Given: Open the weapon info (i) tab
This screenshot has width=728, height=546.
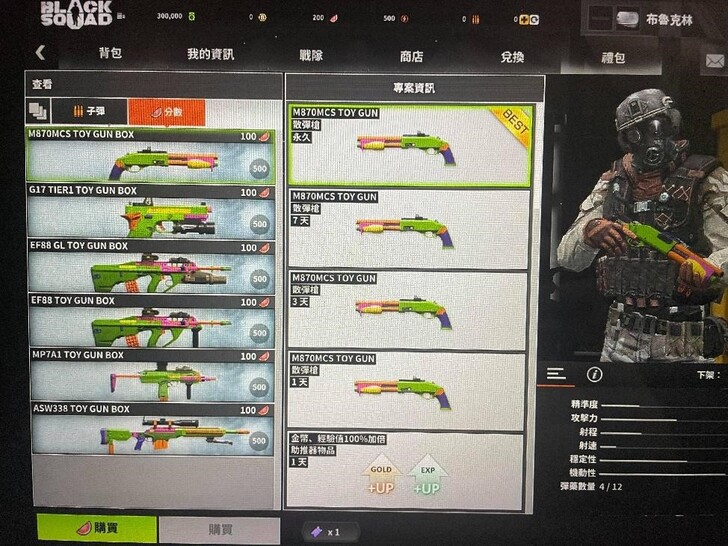Looking at the screenshot, I should click(x=595, y=374).
